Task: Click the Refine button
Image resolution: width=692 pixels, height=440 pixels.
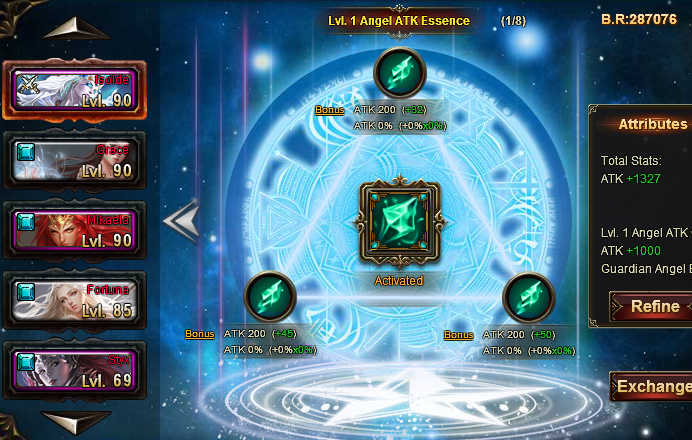Action: [x=653, y=307]
